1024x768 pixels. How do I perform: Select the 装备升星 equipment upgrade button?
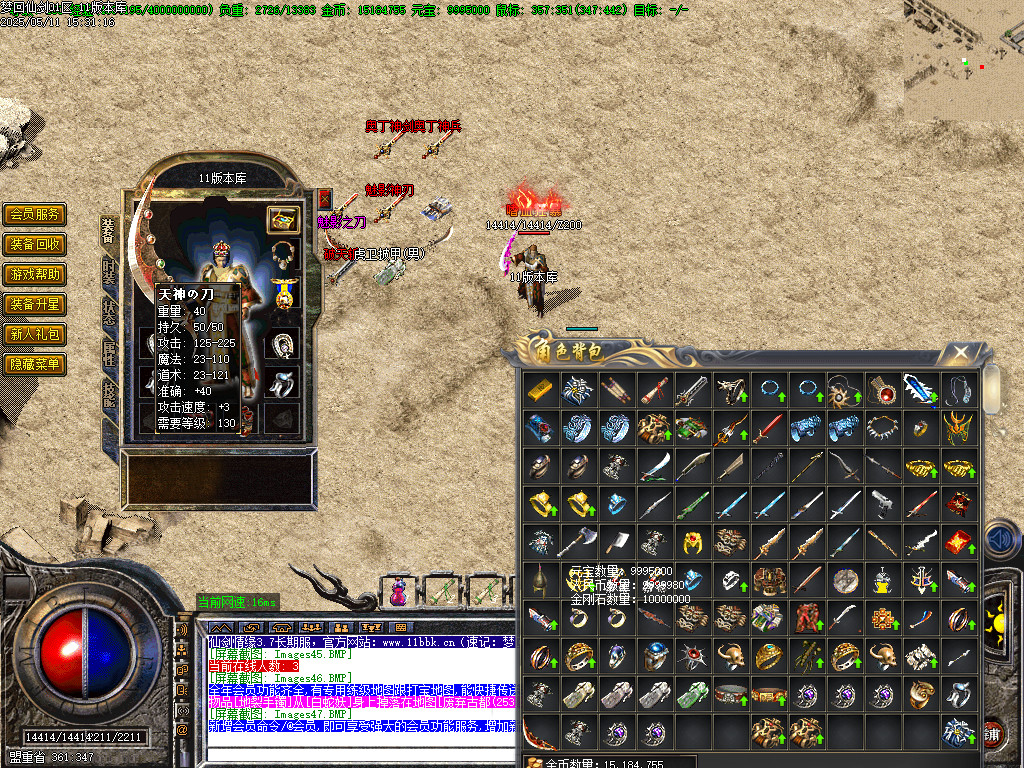pos(35,304)
